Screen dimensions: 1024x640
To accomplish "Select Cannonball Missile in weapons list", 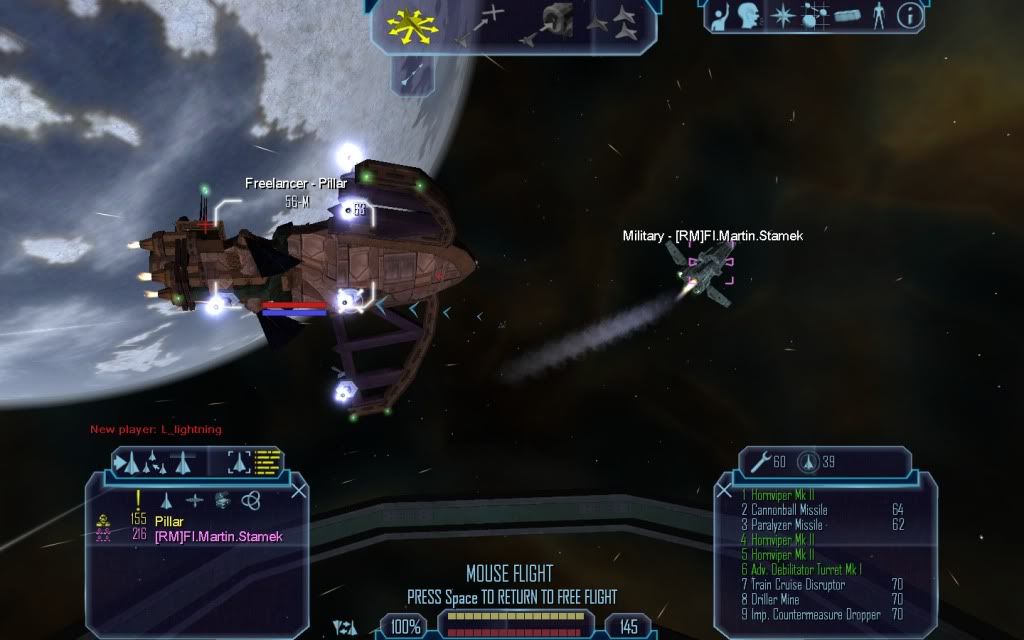I will [x=784, y=510].
